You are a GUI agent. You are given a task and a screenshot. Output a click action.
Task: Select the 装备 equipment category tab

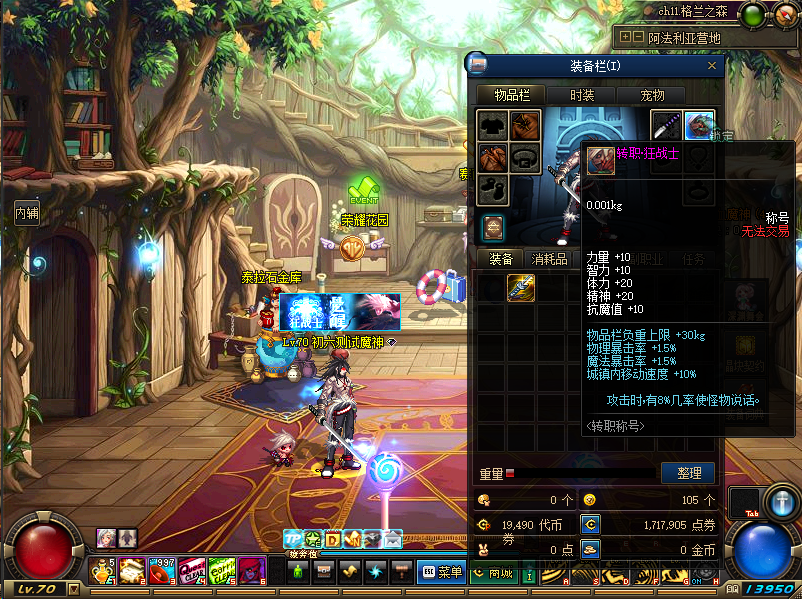coord(500,259)
